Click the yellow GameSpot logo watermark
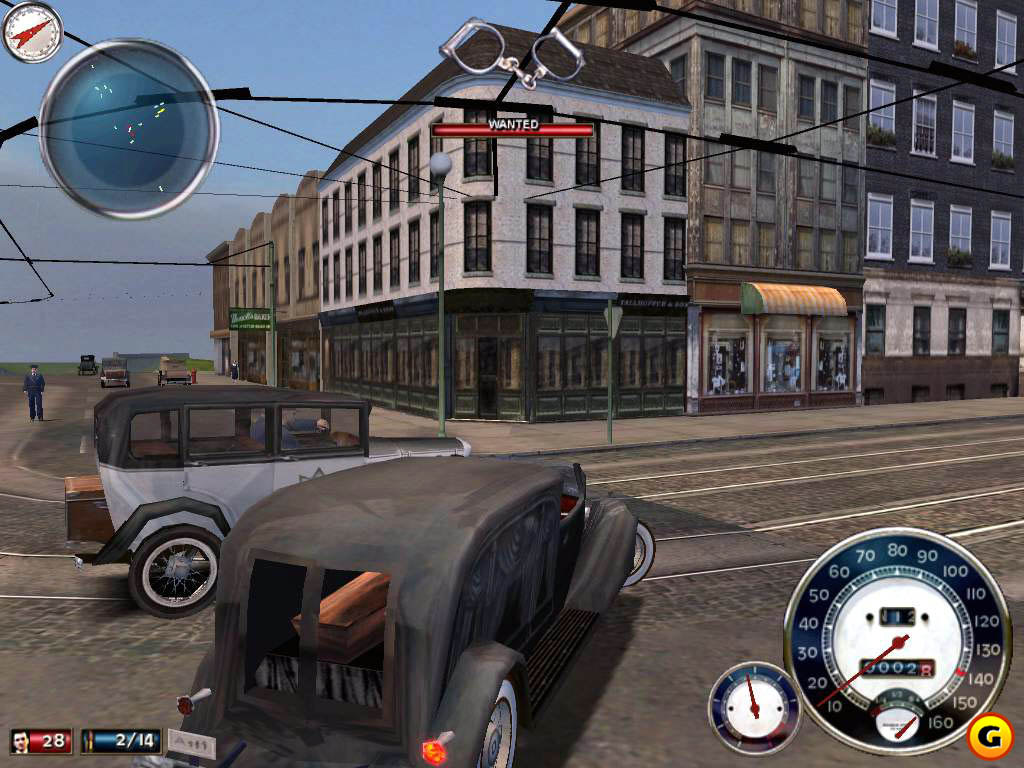The image size is (1024, 768). [x=991, y=736]
